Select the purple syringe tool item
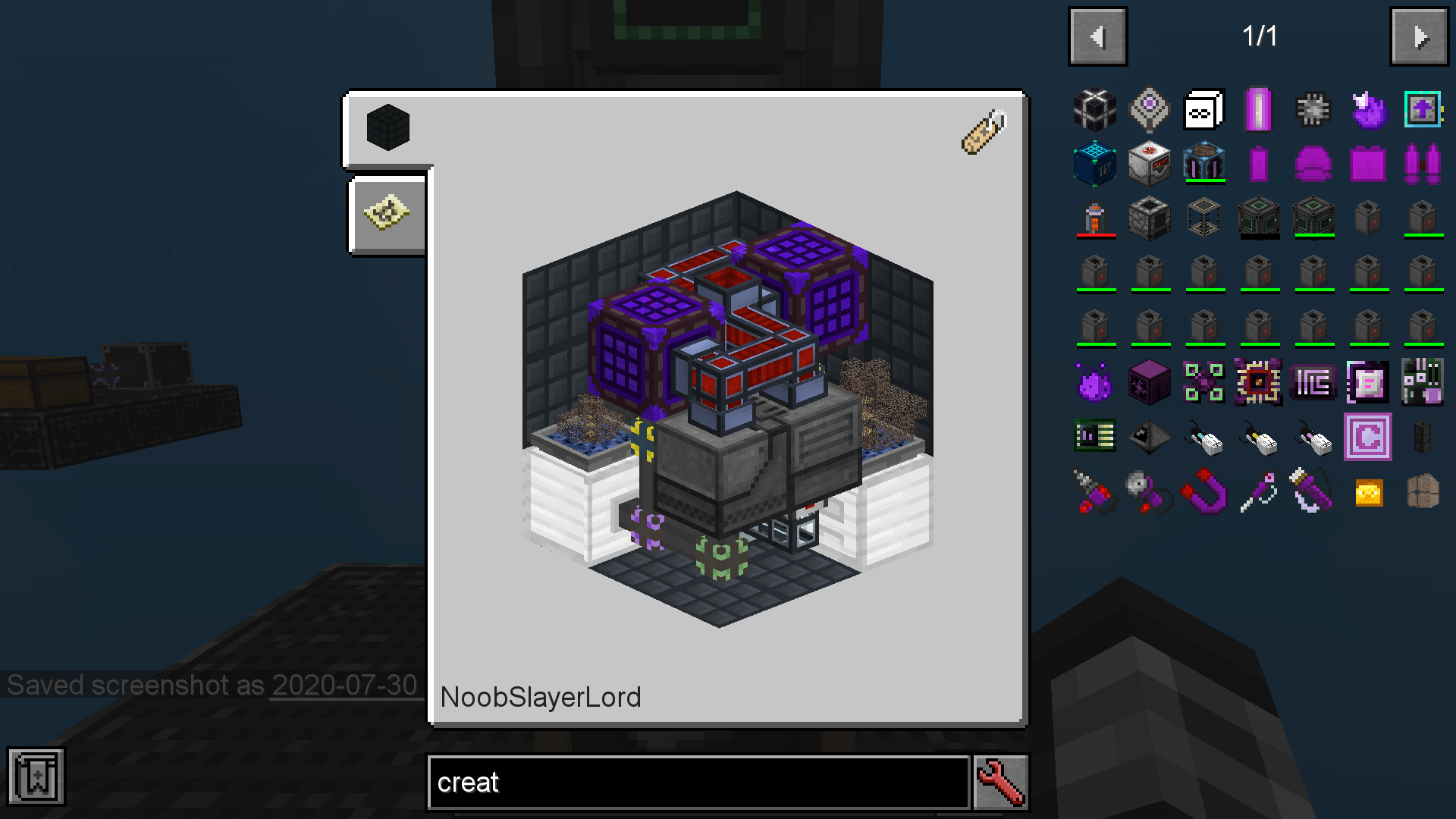 click(x=1258, y=491)
